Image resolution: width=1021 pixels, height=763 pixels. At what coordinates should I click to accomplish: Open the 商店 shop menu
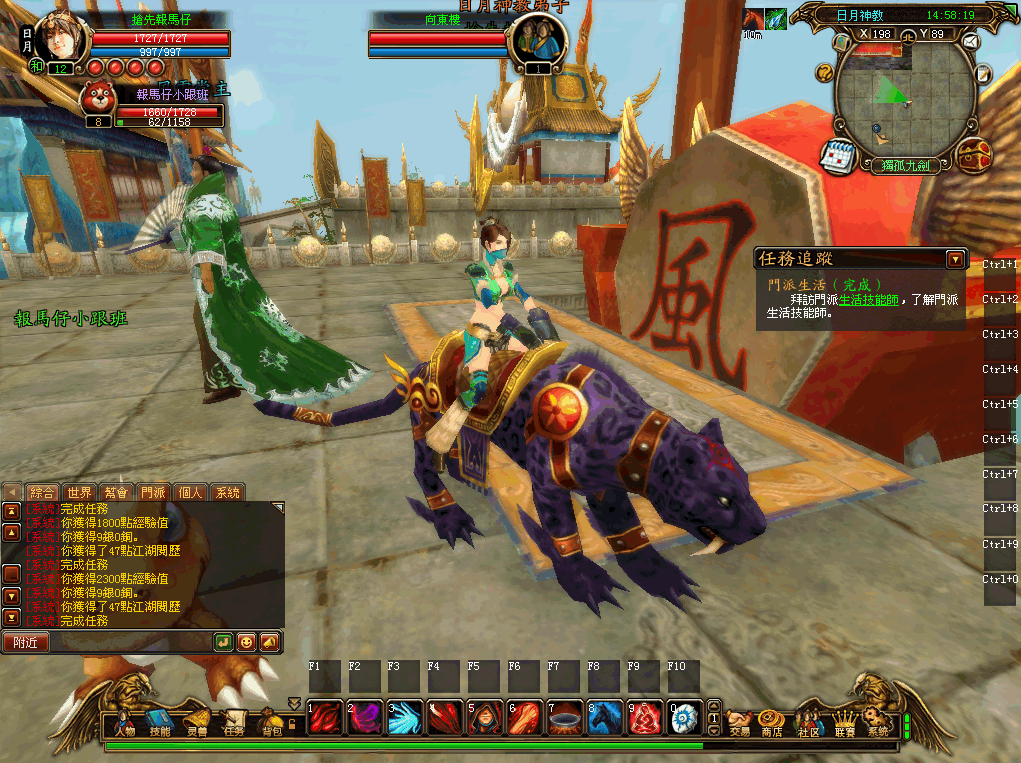(x=771, y=722)
